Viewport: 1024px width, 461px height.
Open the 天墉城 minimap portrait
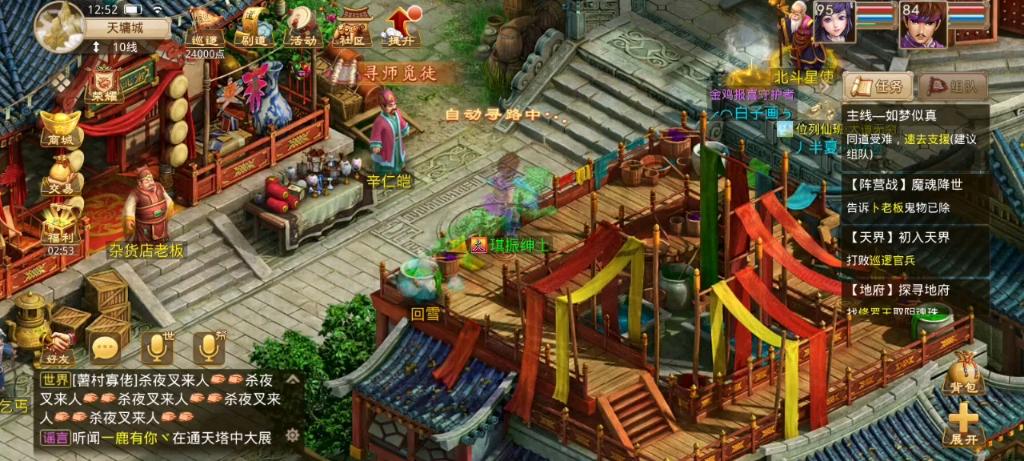pos(59,26)
